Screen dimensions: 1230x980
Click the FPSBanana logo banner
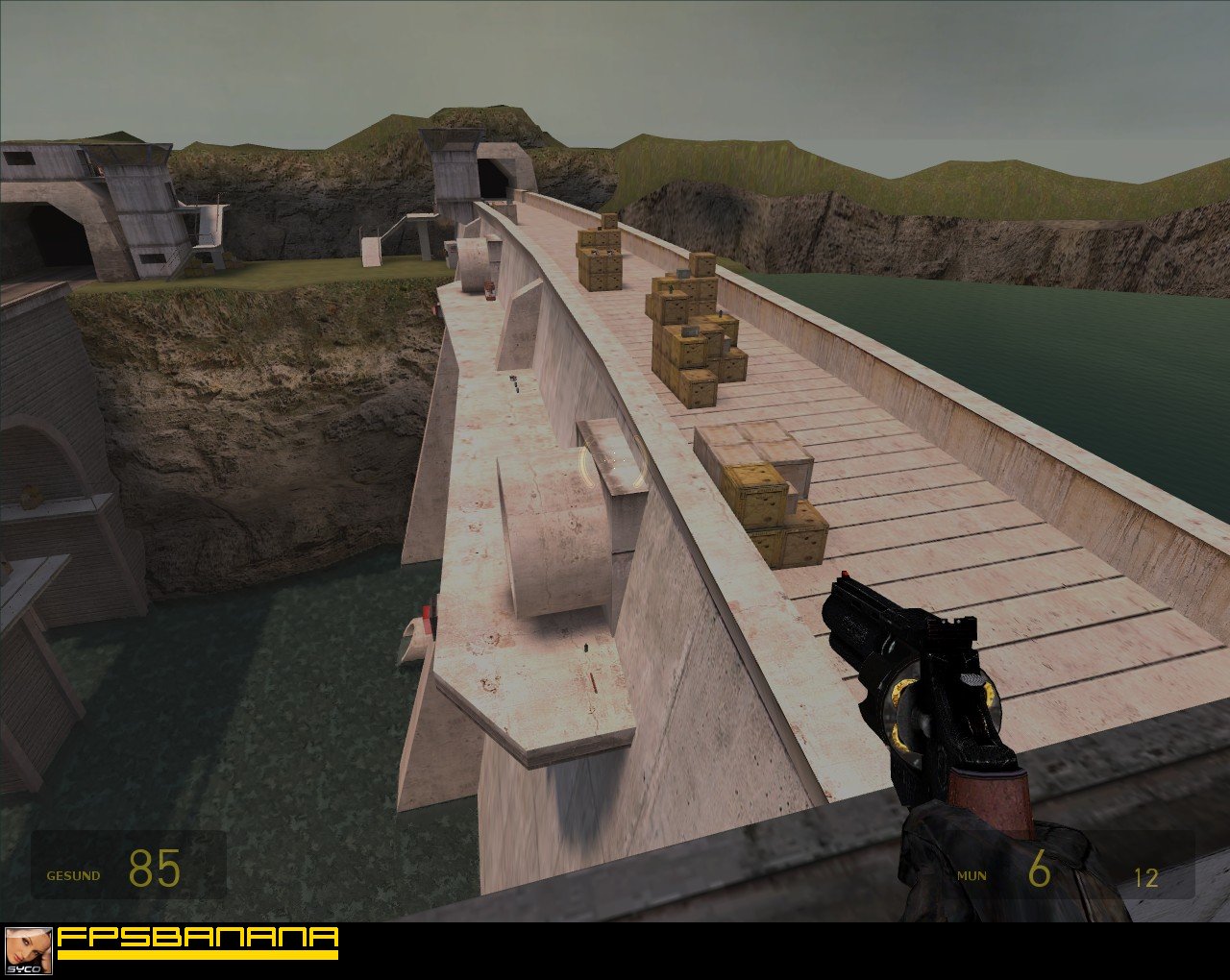click(x=198, y=942)
